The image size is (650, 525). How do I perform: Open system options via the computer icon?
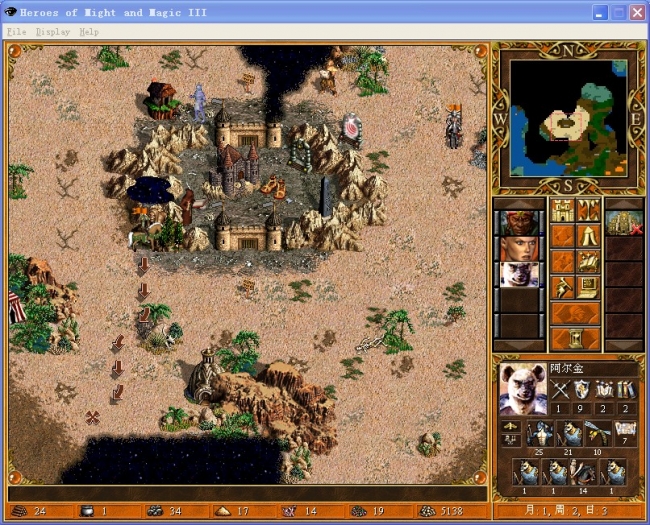pyautogui.click(x=588, y=288)
